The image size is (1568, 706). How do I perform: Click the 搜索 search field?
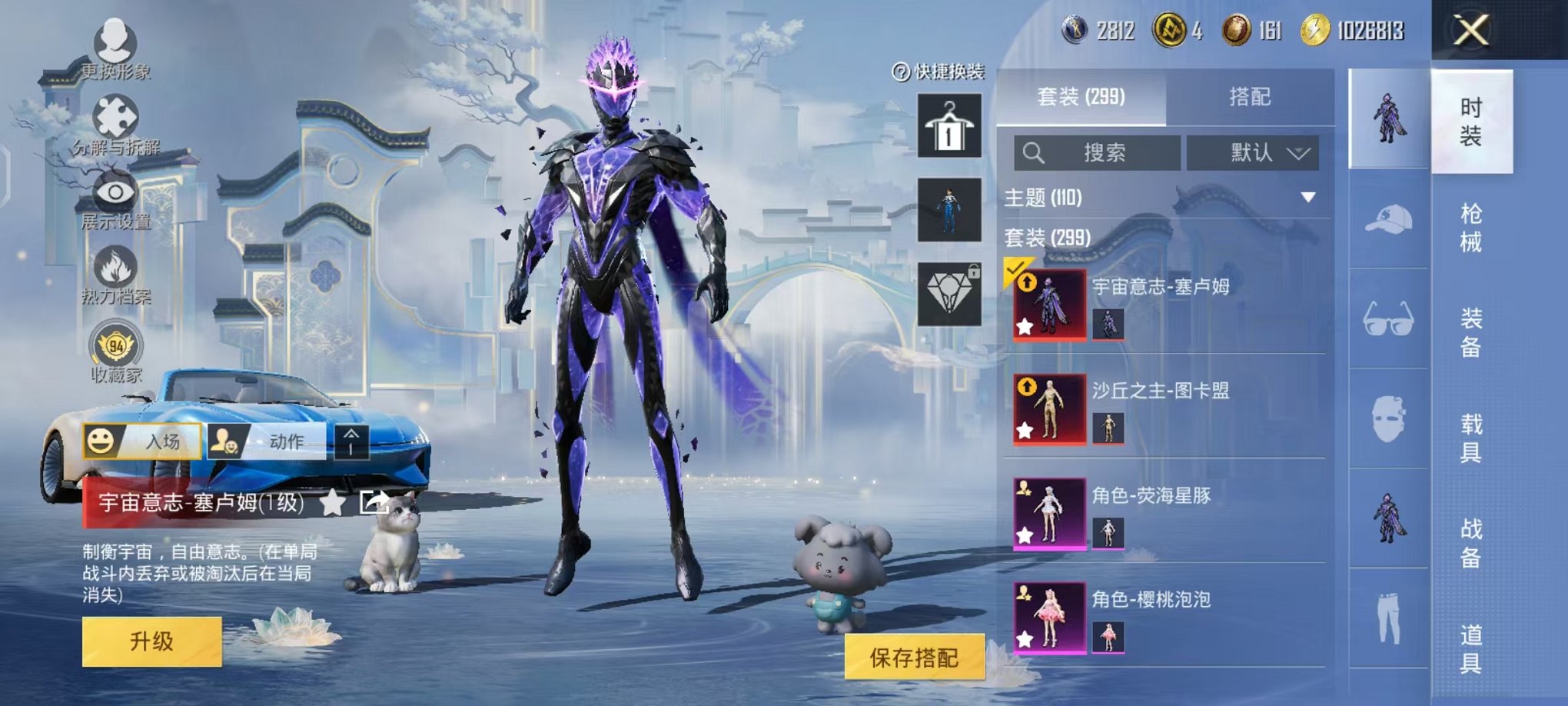(1097, 152)
